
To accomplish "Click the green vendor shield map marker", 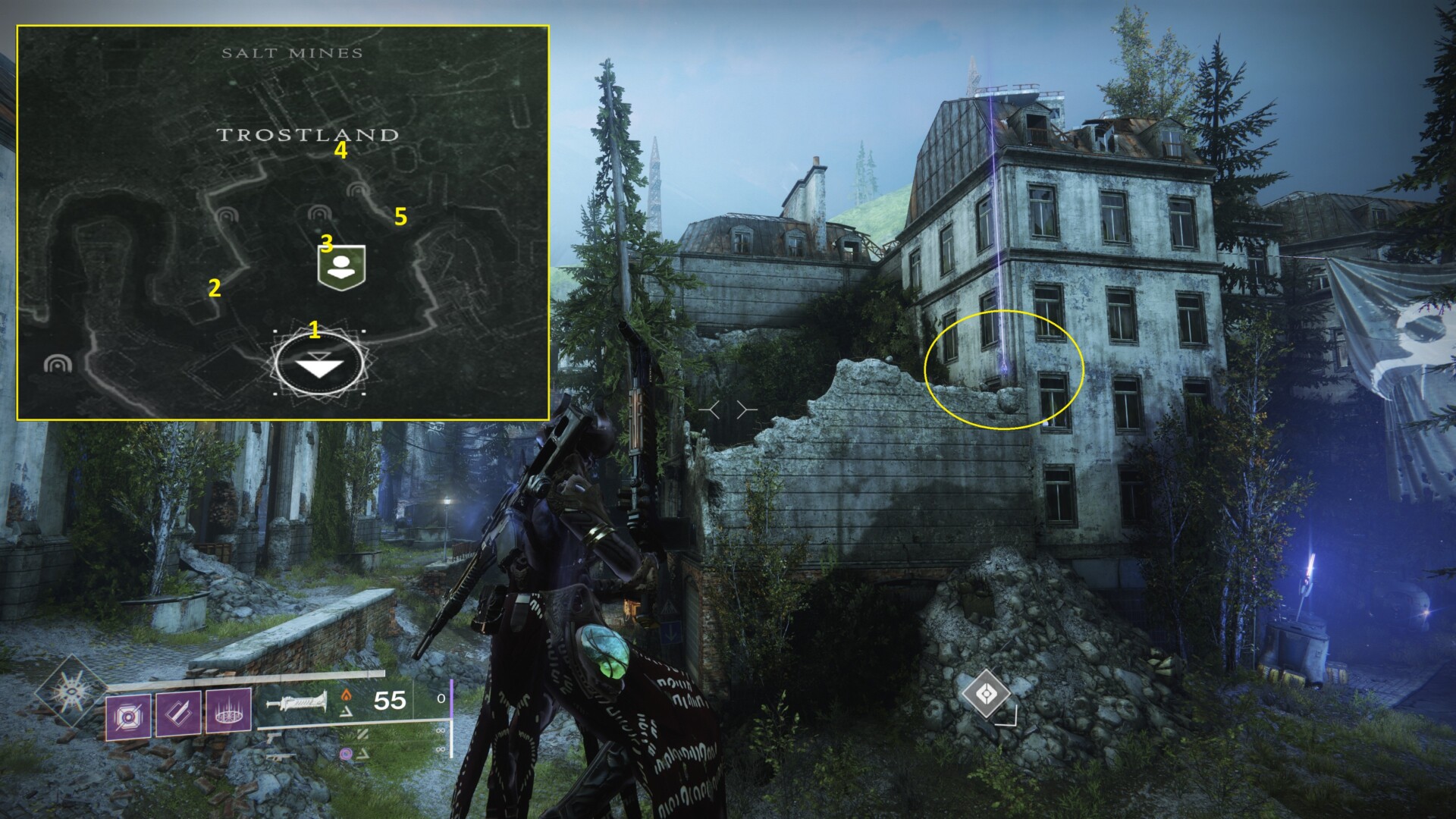I will click(341, 267).
